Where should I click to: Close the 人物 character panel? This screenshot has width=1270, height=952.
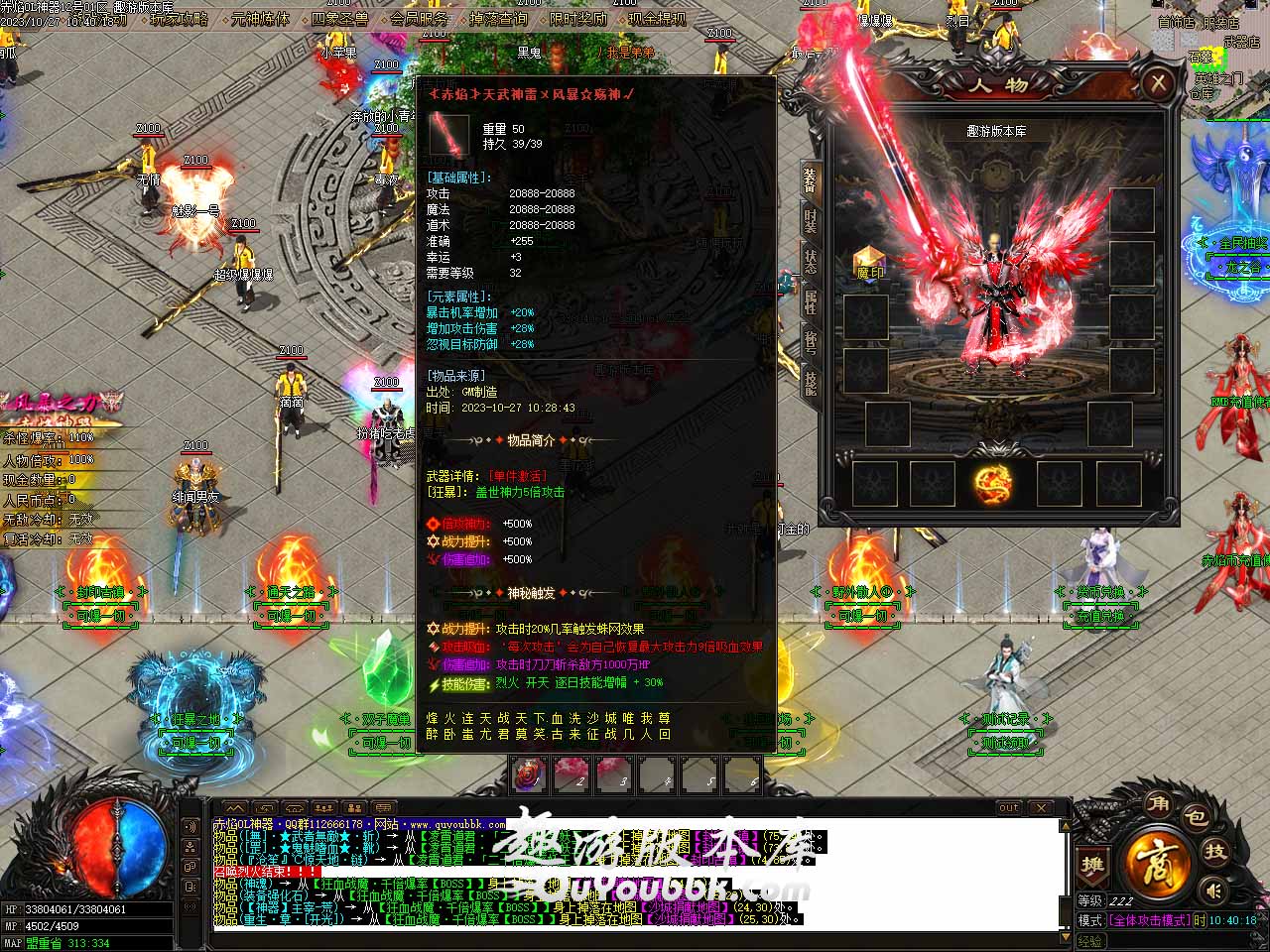(x=1157, y=83)
